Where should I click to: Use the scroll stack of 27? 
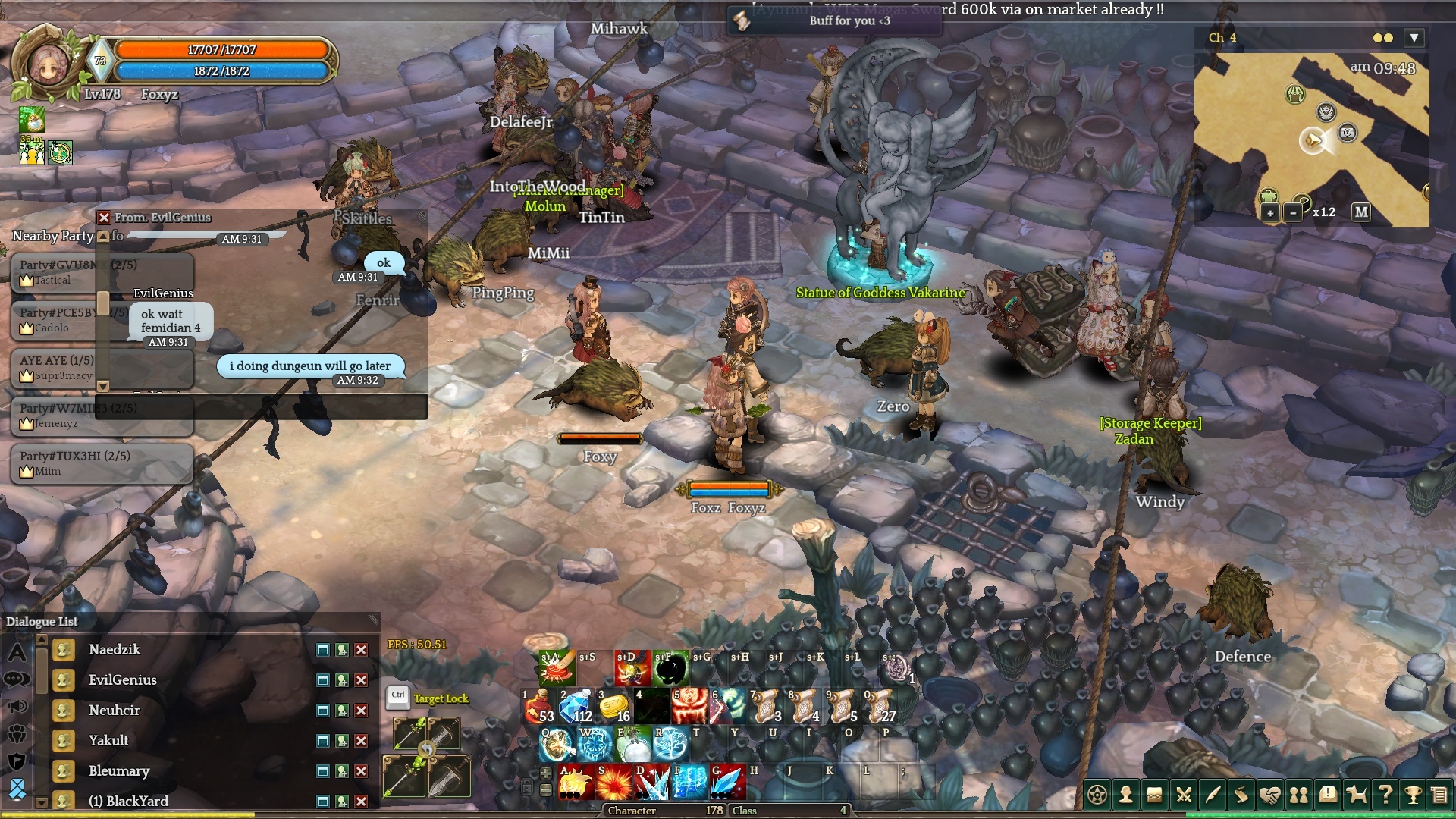coord(880,706)
